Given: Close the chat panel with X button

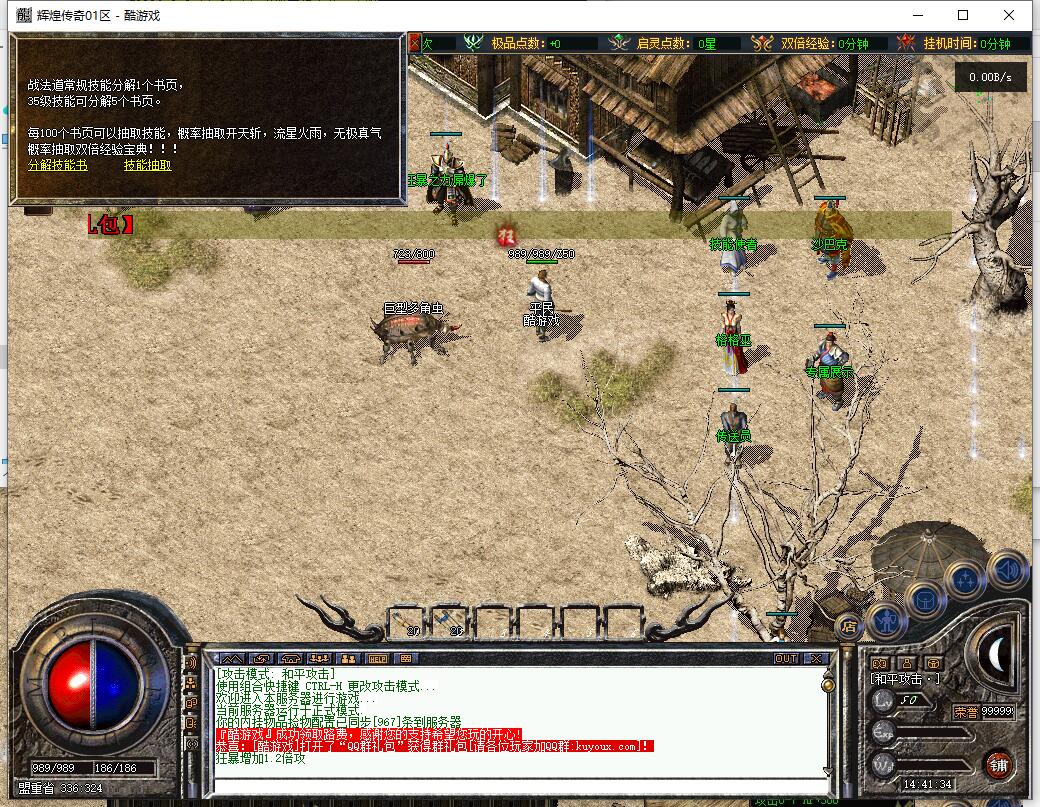Looking at the screenshot, I should tap(816, 659).
